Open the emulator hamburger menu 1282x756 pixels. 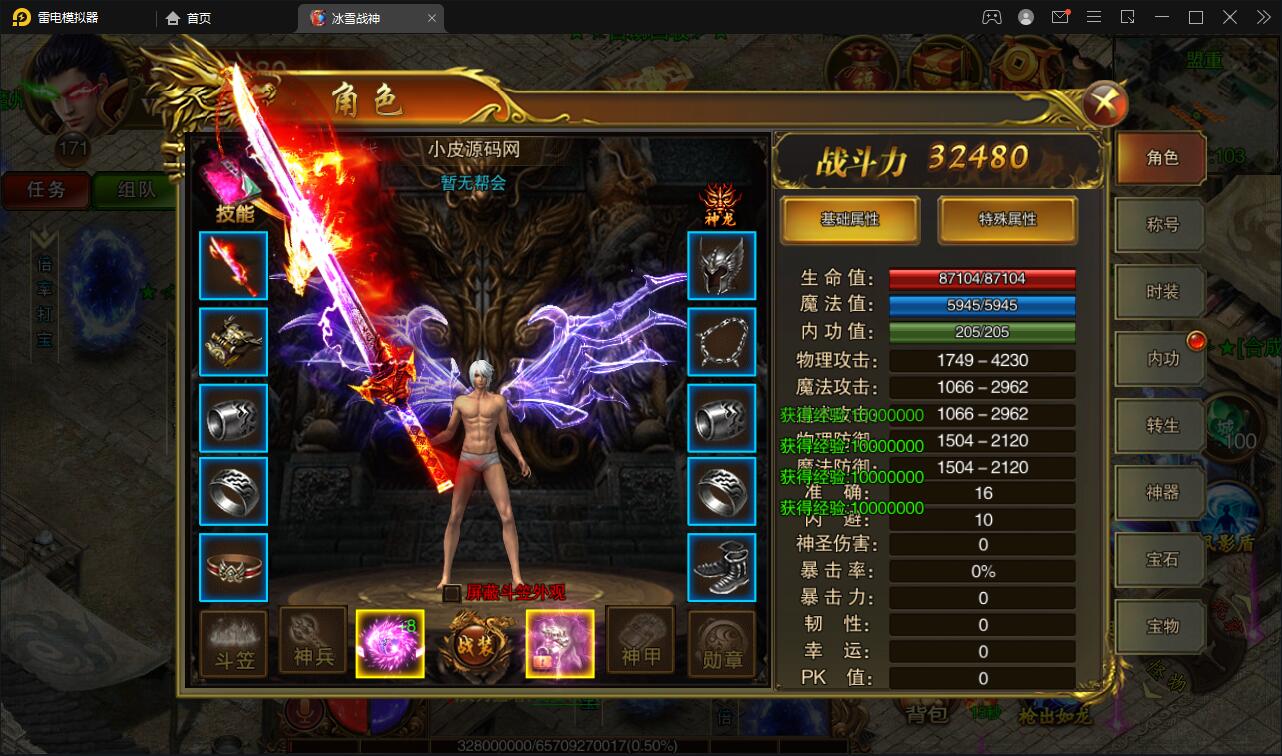(1093, 17)
